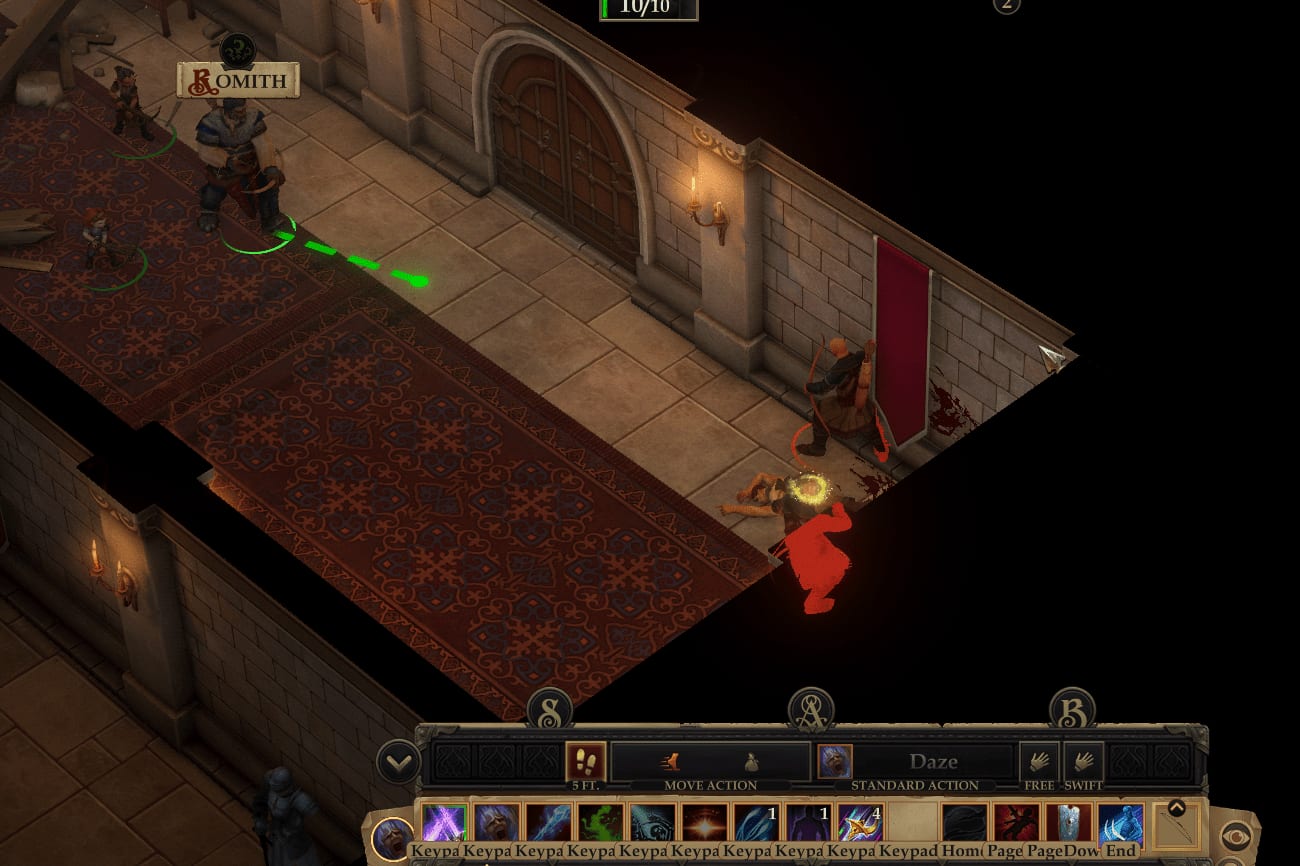Select the red claw slash ability
The width and height of the screenshot is (1300, 866).
(1016, 823)
